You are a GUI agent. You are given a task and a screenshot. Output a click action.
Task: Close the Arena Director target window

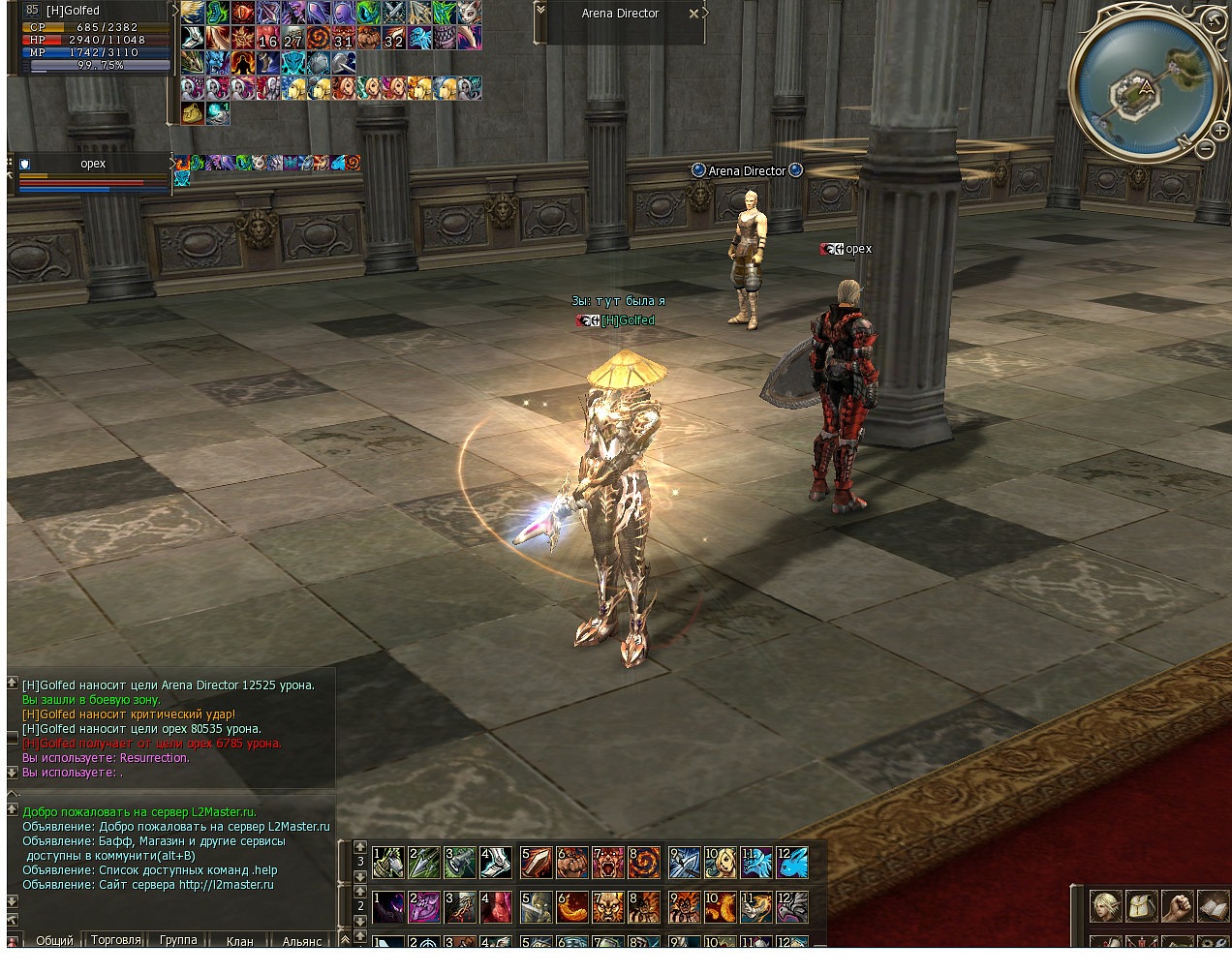pyautogui.click(x=693, y=14)
